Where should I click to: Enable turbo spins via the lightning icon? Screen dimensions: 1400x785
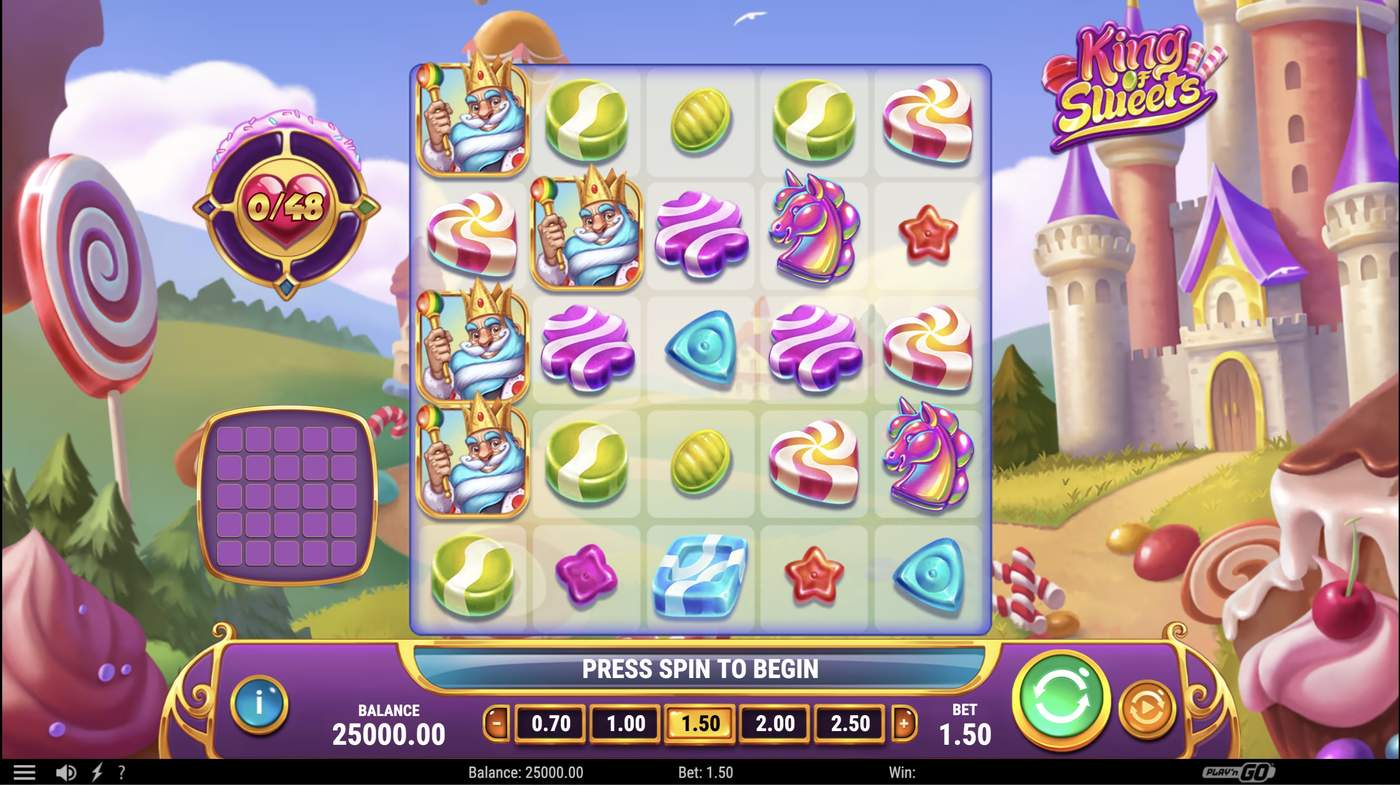tap(95, 771)
